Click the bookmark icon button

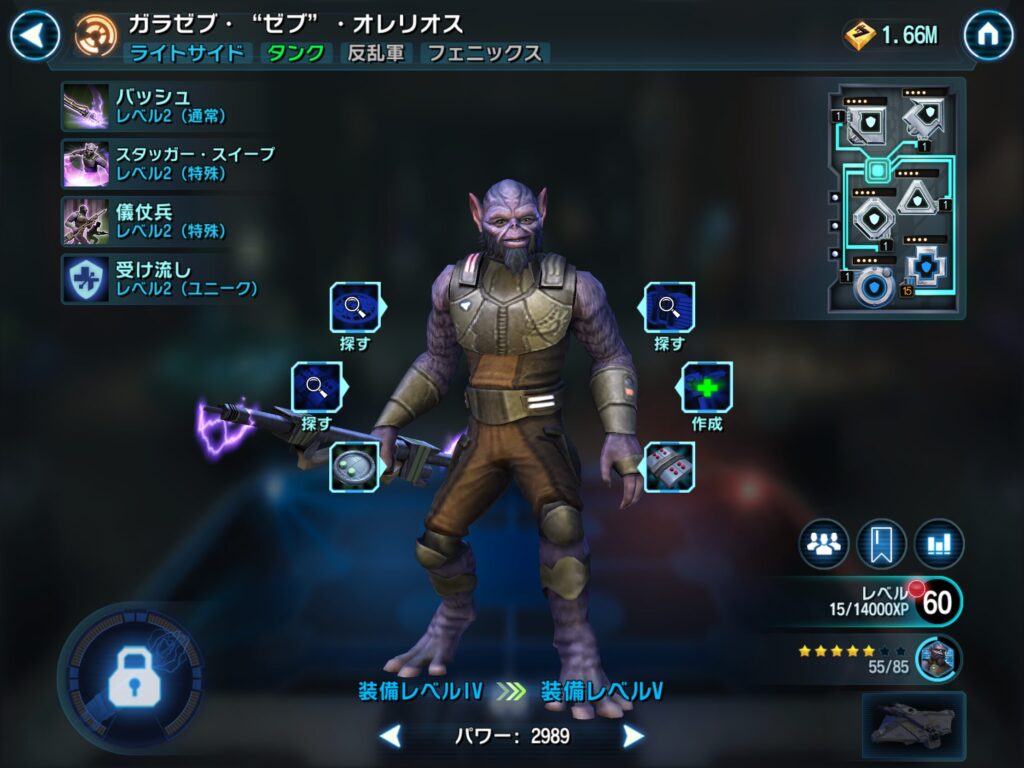[x=881, y=544]
